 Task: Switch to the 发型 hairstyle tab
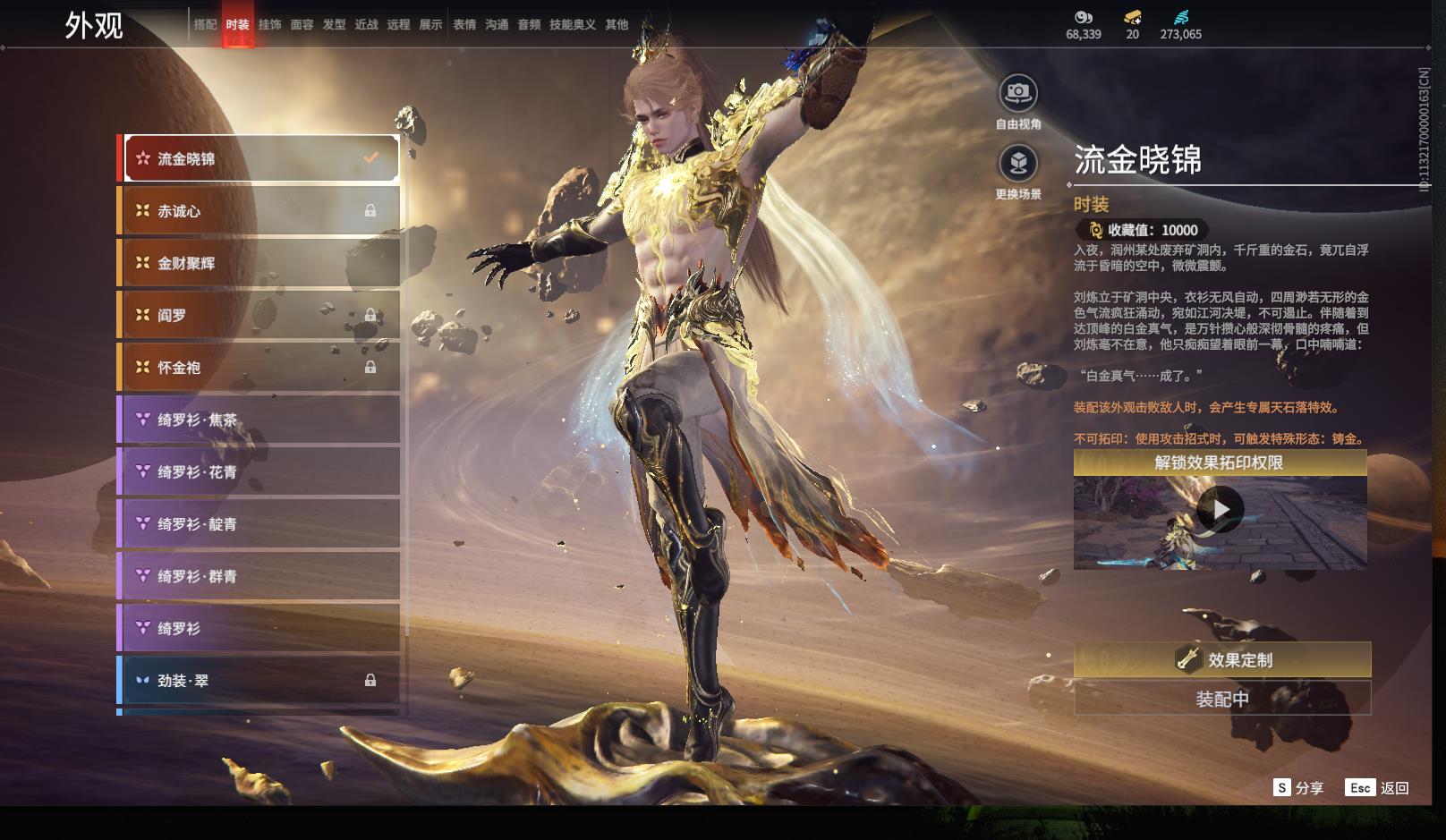click(334, 25)
